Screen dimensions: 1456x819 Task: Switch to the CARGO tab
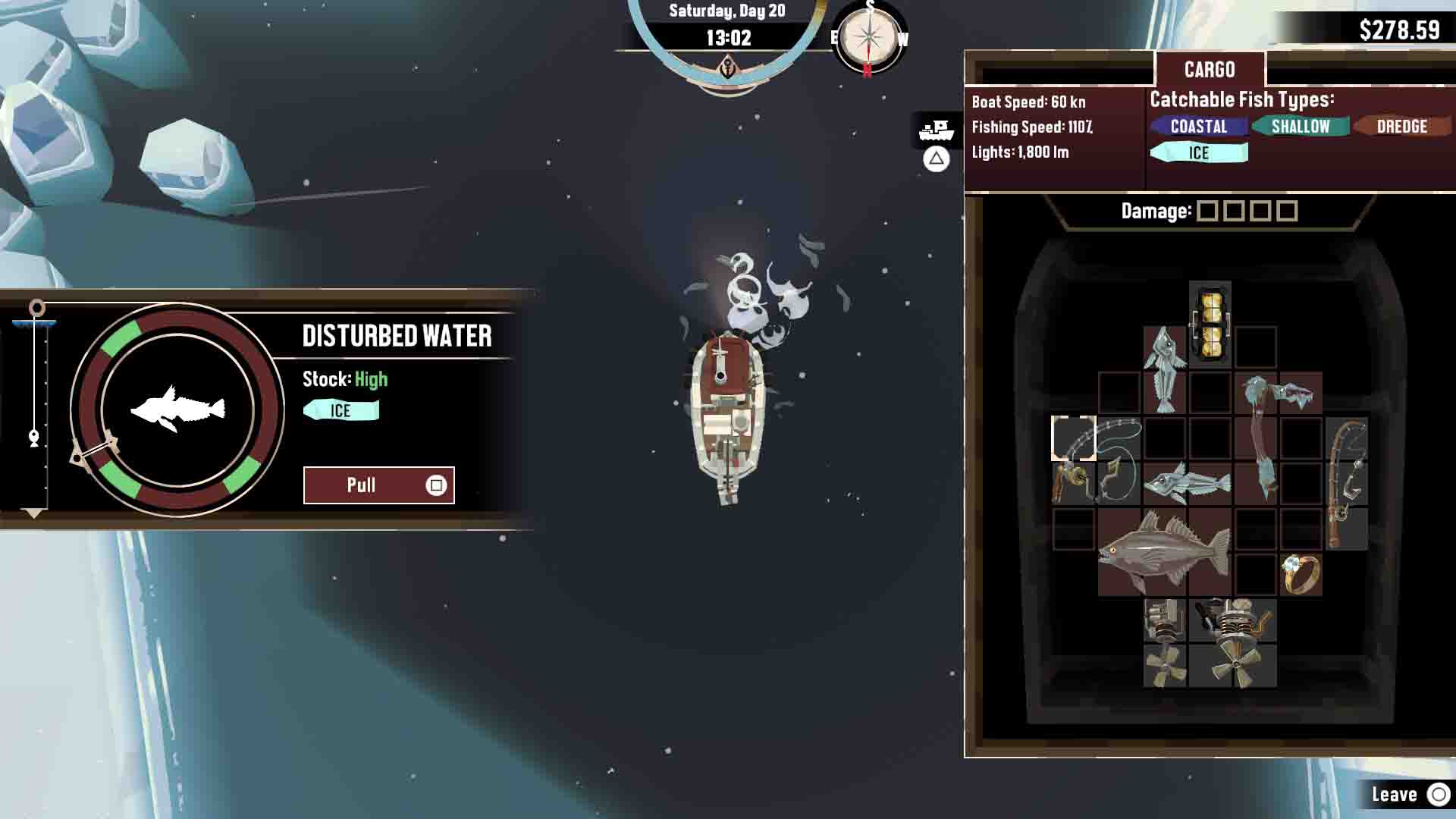(1211, 69)
